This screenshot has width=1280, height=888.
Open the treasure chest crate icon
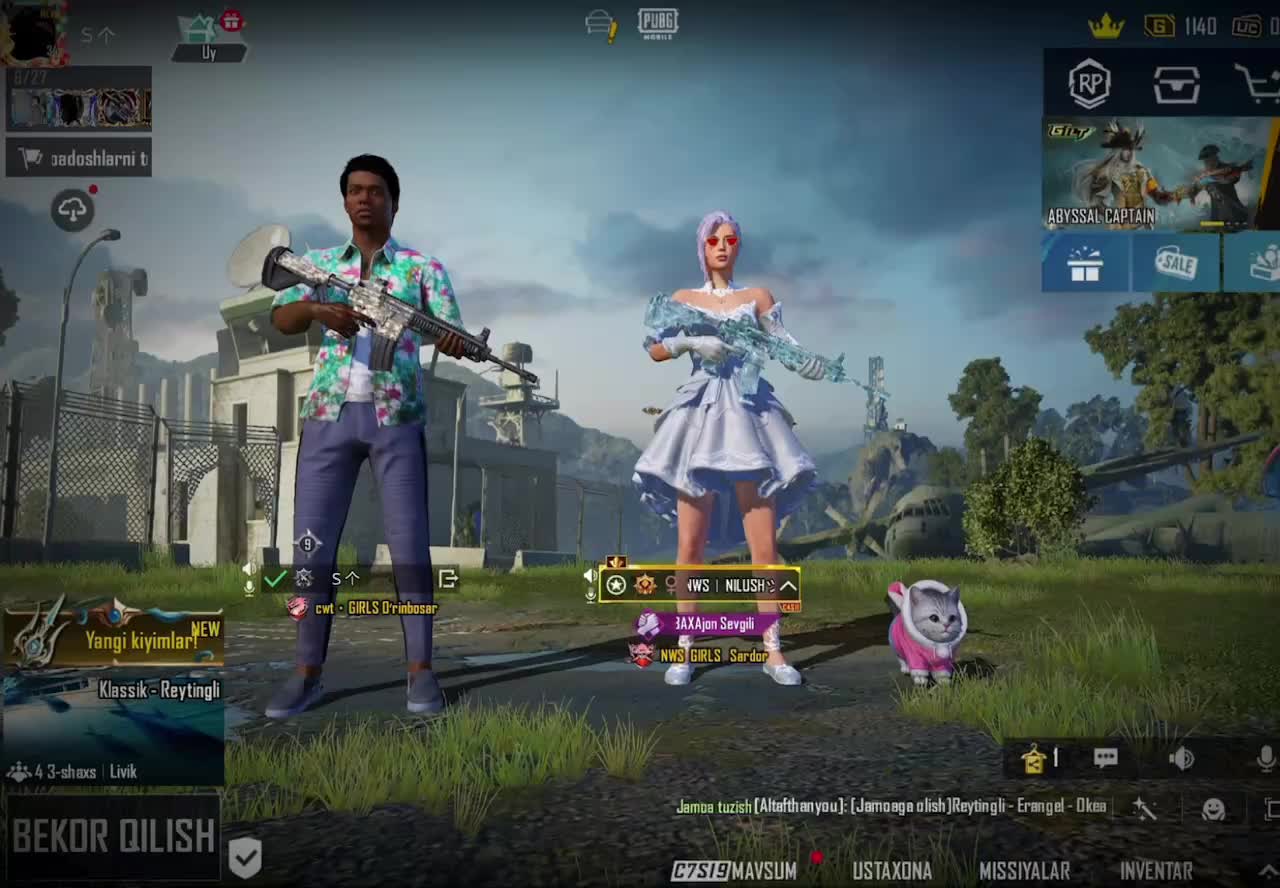click(1176, 85)
